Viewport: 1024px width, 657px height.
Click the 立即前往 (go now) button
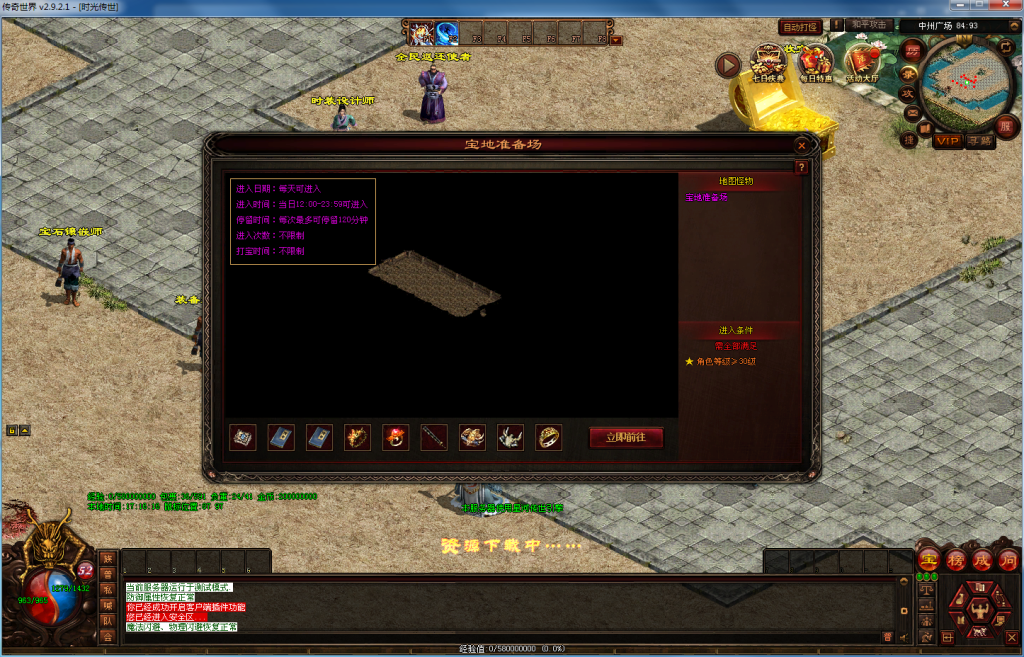point(626,438)
